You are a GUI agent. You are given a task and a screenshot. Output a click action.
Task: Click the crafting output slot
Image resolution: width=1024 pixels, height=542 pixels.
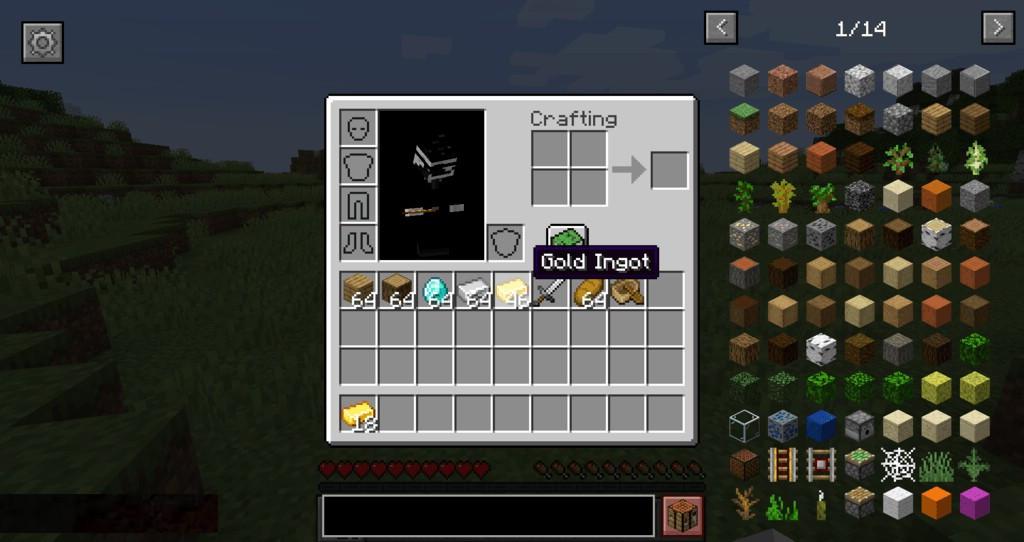[x=669, y=170]
